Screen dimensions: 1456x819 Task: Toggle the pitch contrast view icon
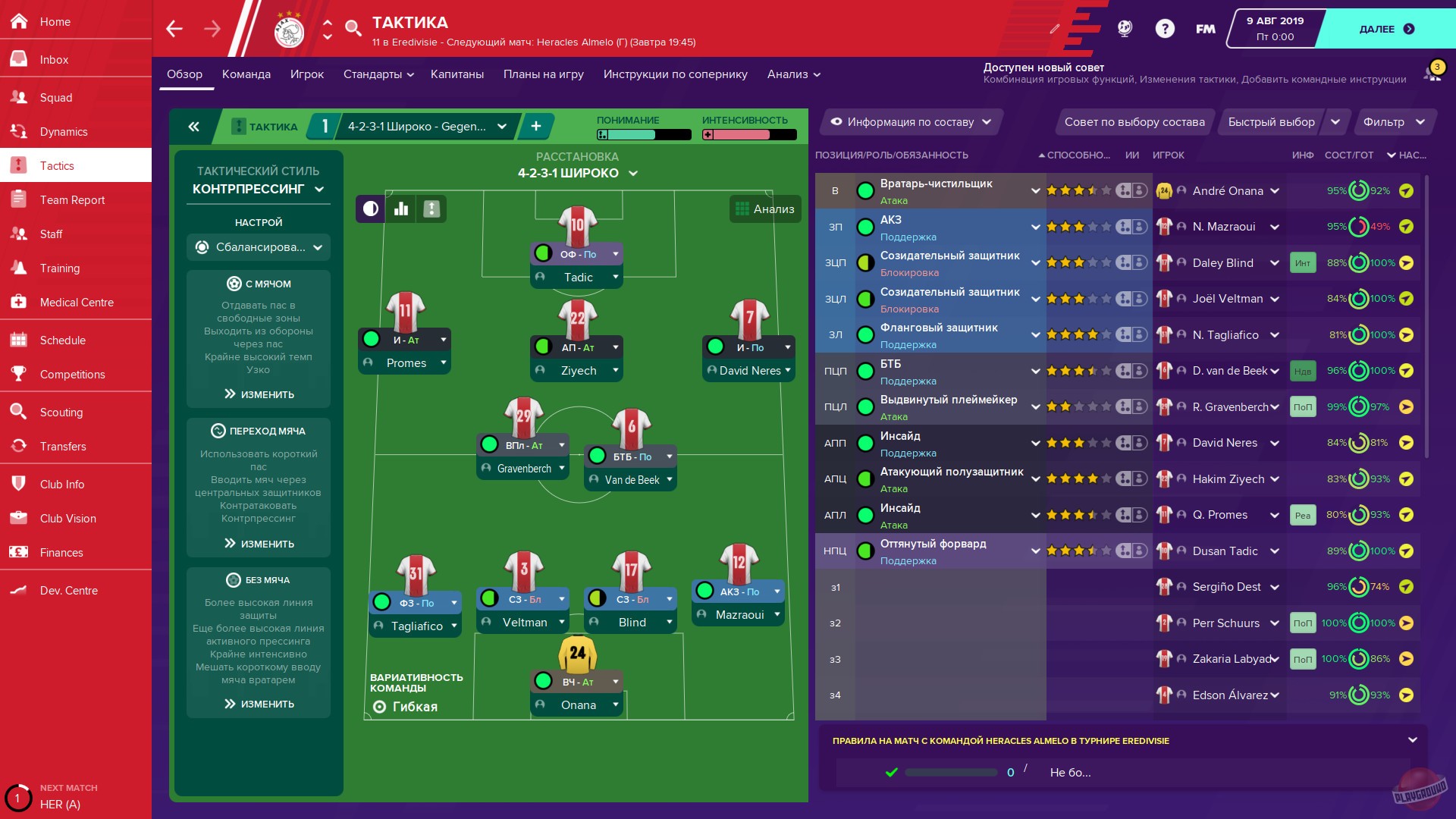[x=369, y=209]
